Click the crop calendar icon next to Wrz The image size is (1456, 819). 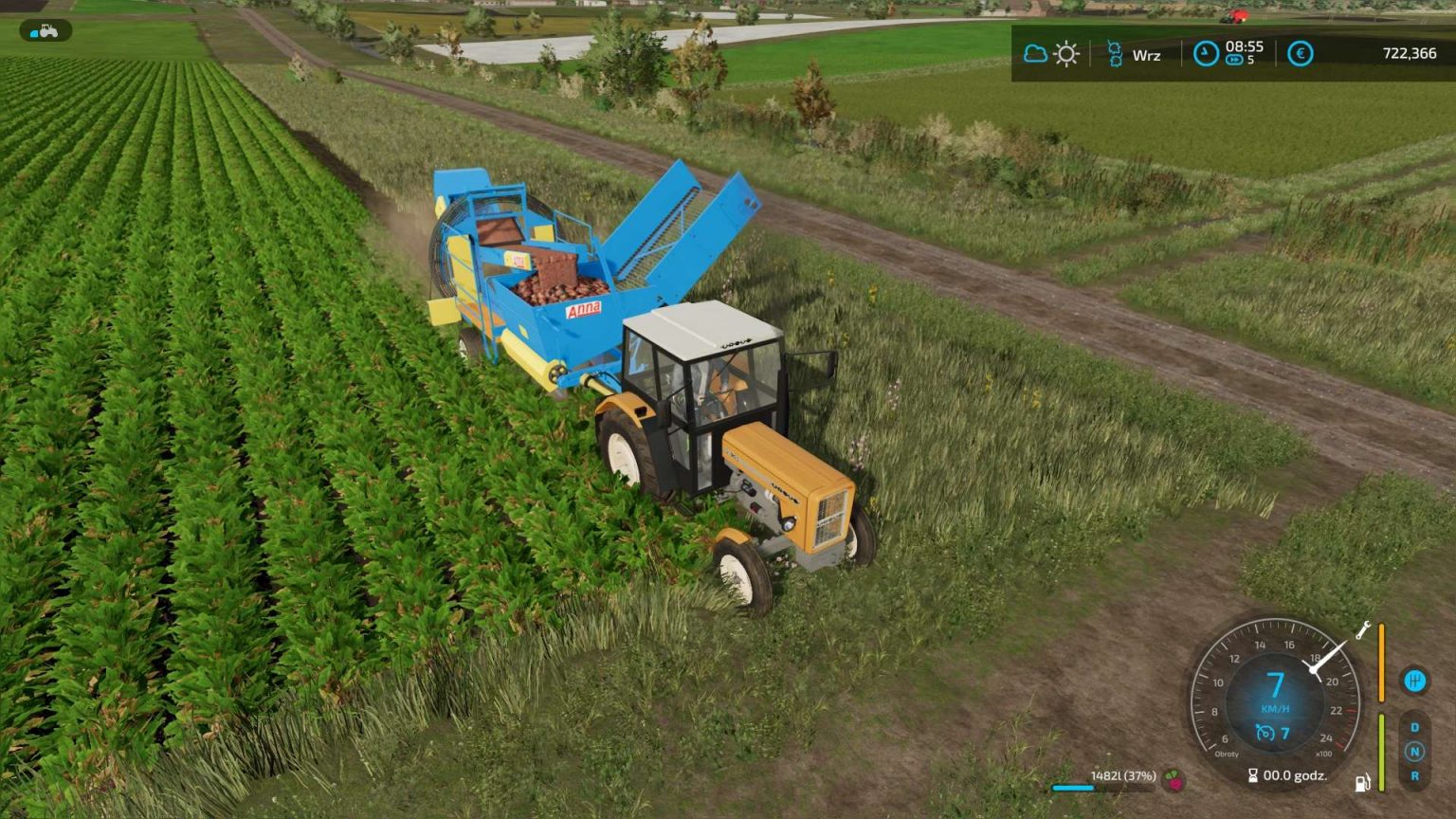point(1116,53)
